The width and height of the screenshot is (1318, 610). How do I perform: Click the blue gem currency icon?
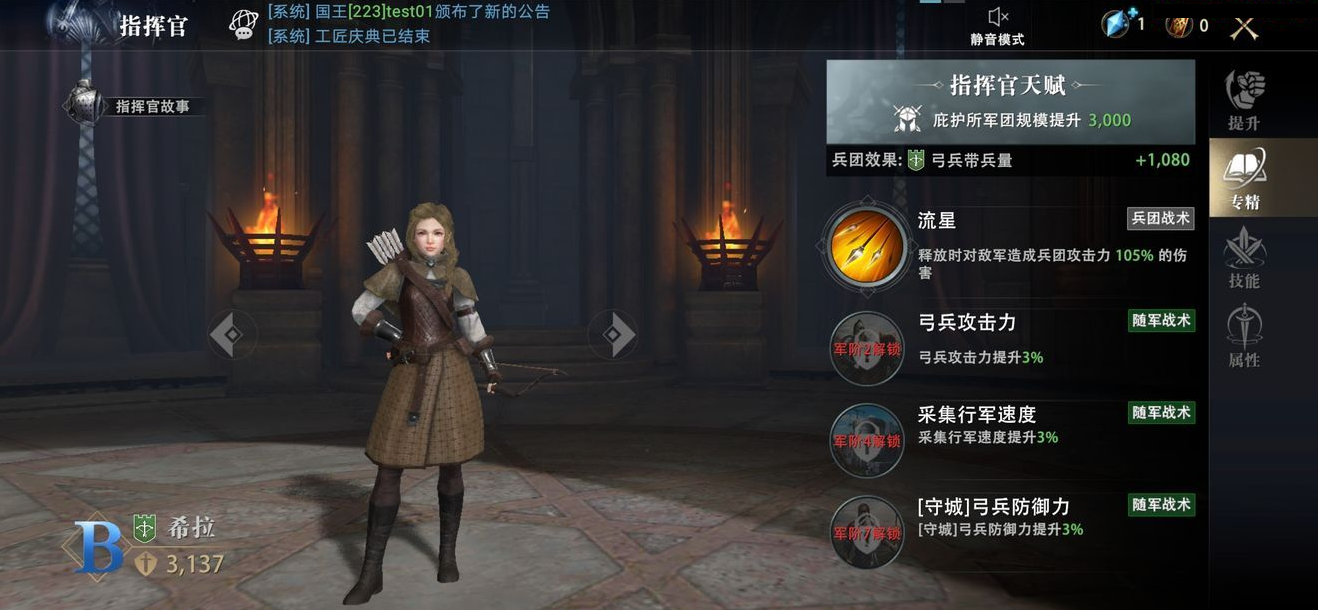click(x=1116, y=24)
